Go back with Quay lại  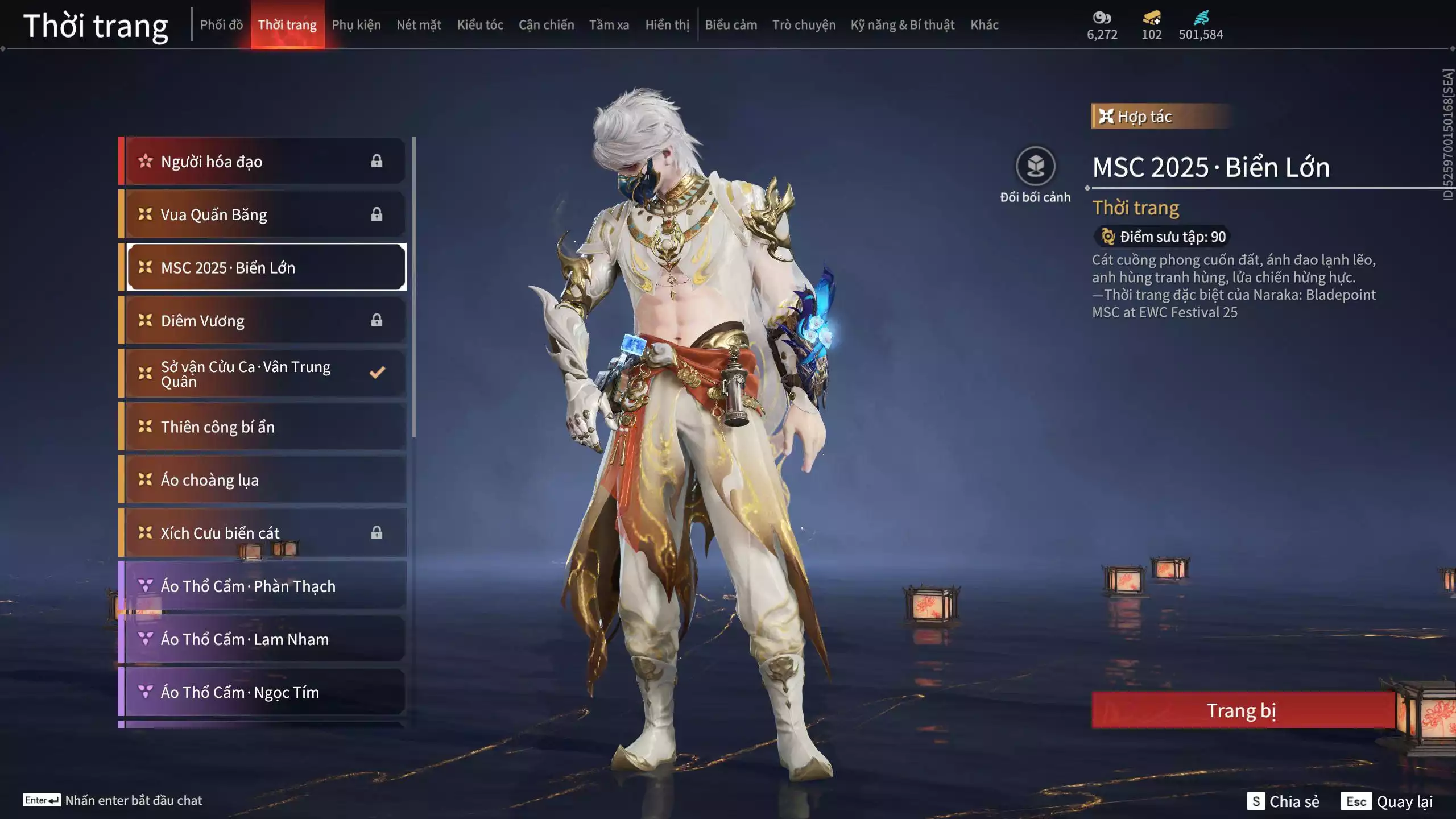click(x=1387, y=801)
